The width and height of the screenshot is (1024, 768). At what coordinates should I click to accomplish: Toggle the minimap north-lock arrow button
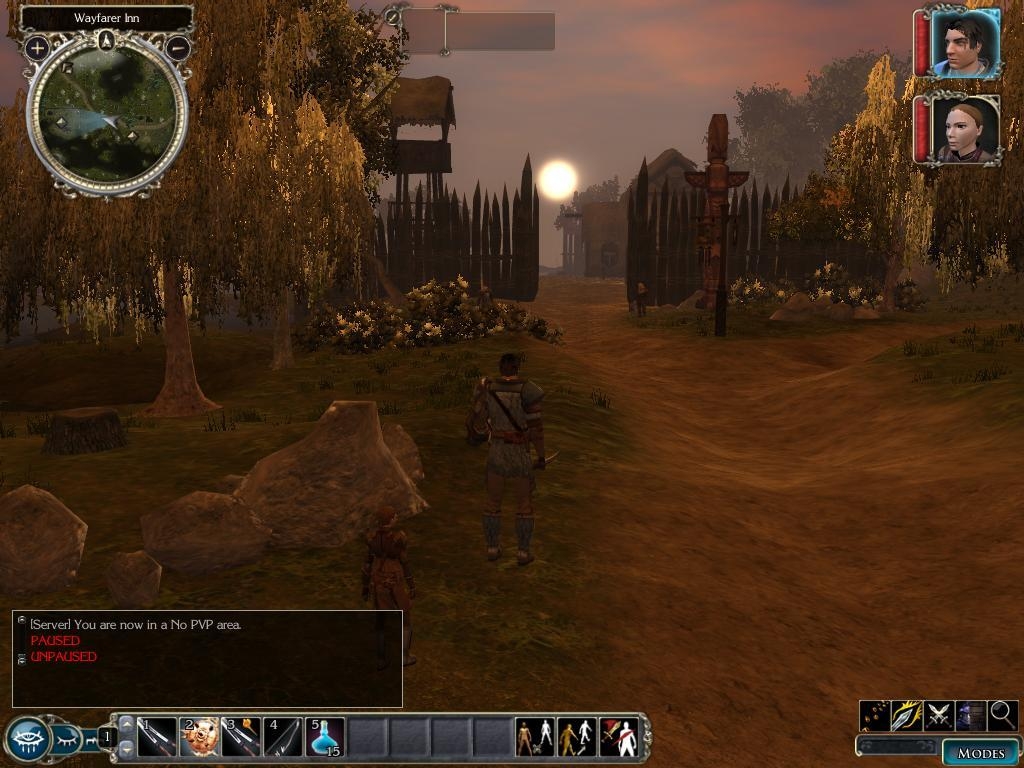point(107,41)
